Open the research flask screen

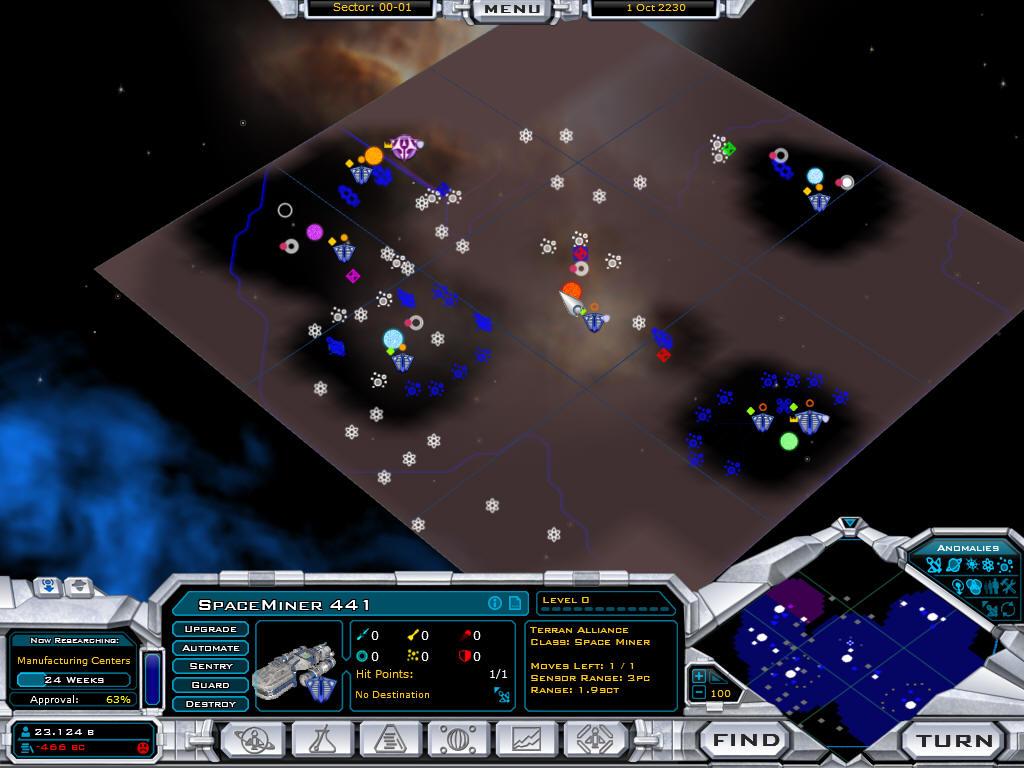[322, 740]
